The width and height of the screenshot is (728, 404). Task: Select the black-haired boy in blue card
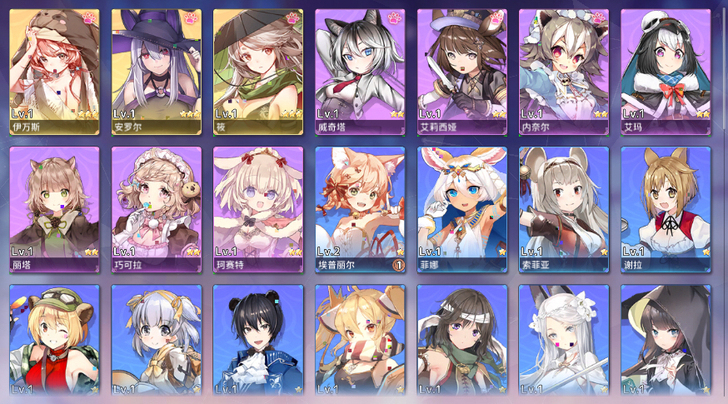[258, 343]
